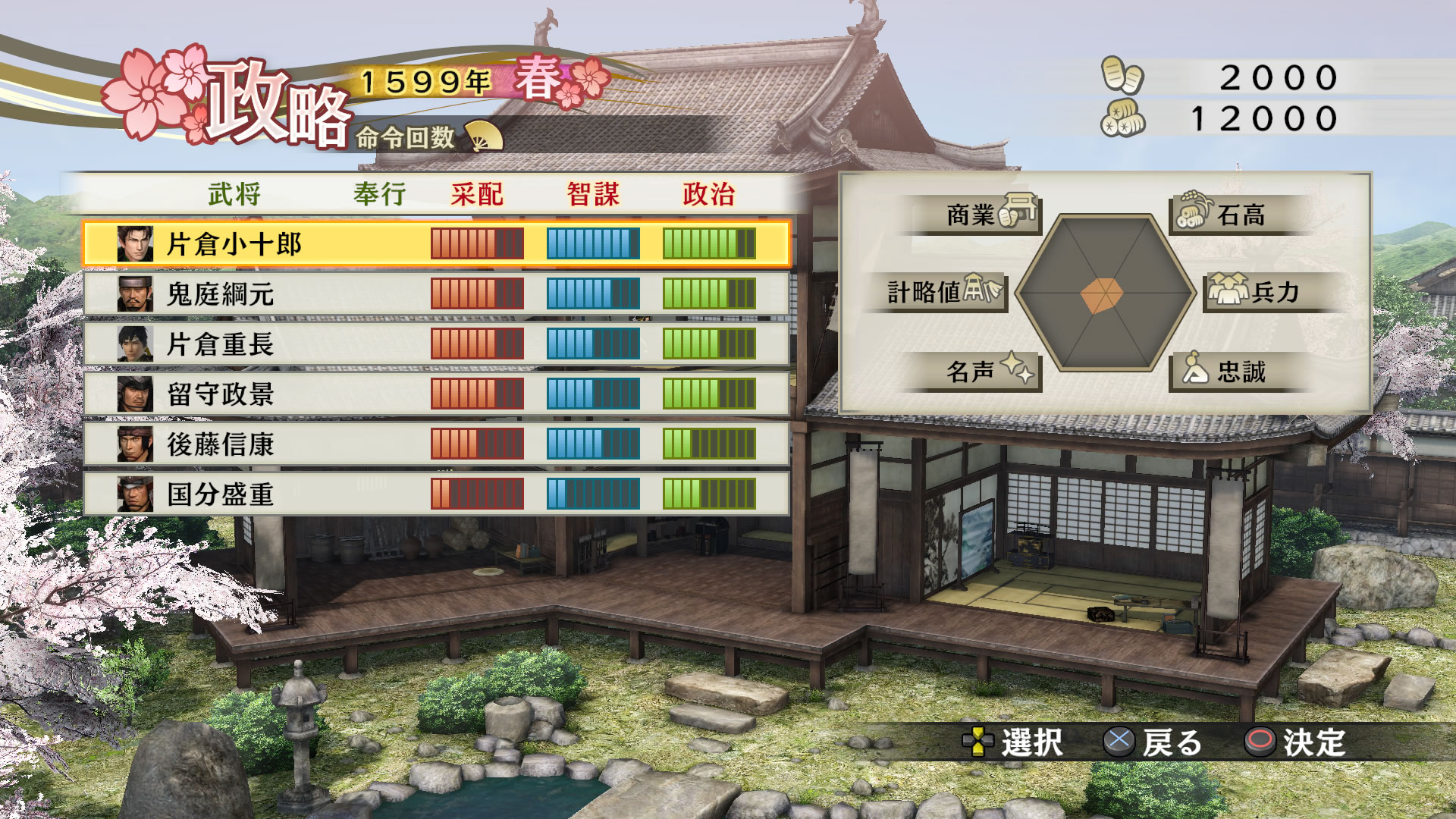This screenshot has height=819, width=1456.
Task: Select the 留守政景 list row
Action: [x=436, y=394]
